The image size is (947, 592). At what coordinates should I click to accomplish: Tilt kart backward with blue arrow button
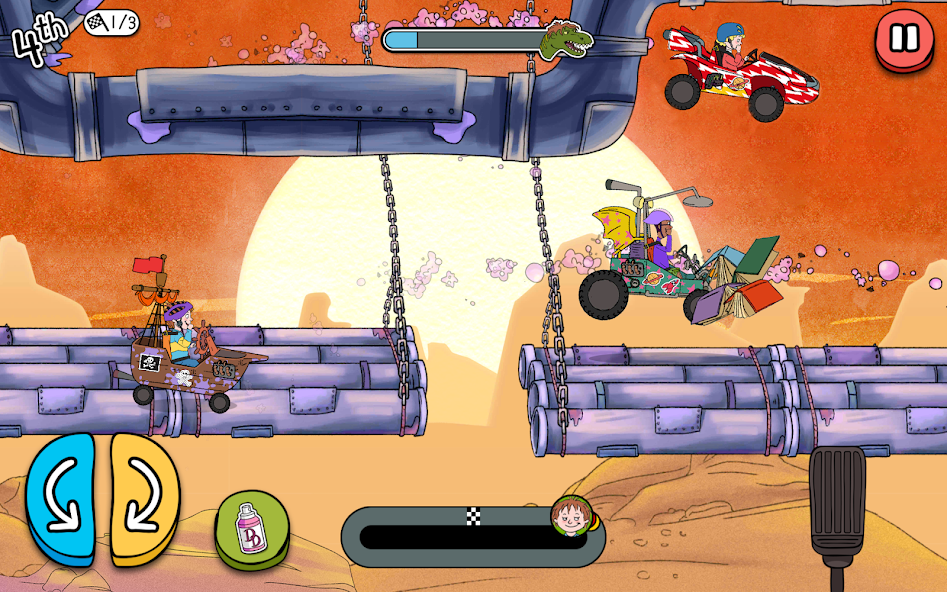click(60, 498)
